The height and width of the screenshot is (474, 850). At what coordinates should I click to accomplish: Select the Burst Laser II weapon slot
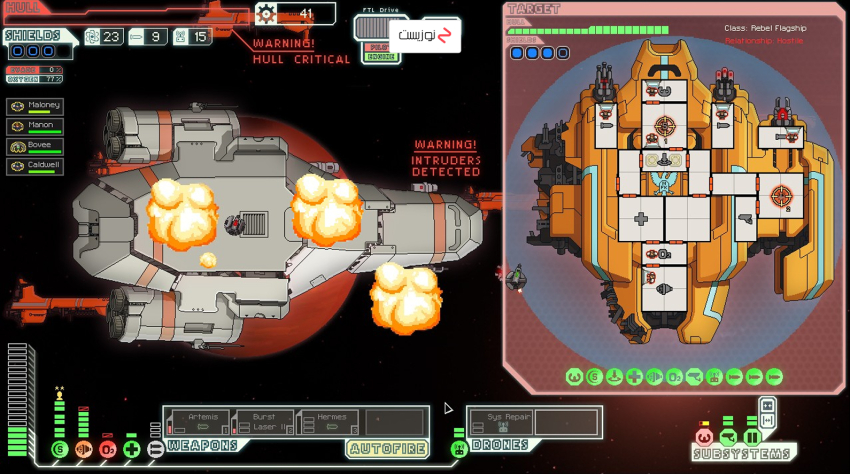(262, 422)
